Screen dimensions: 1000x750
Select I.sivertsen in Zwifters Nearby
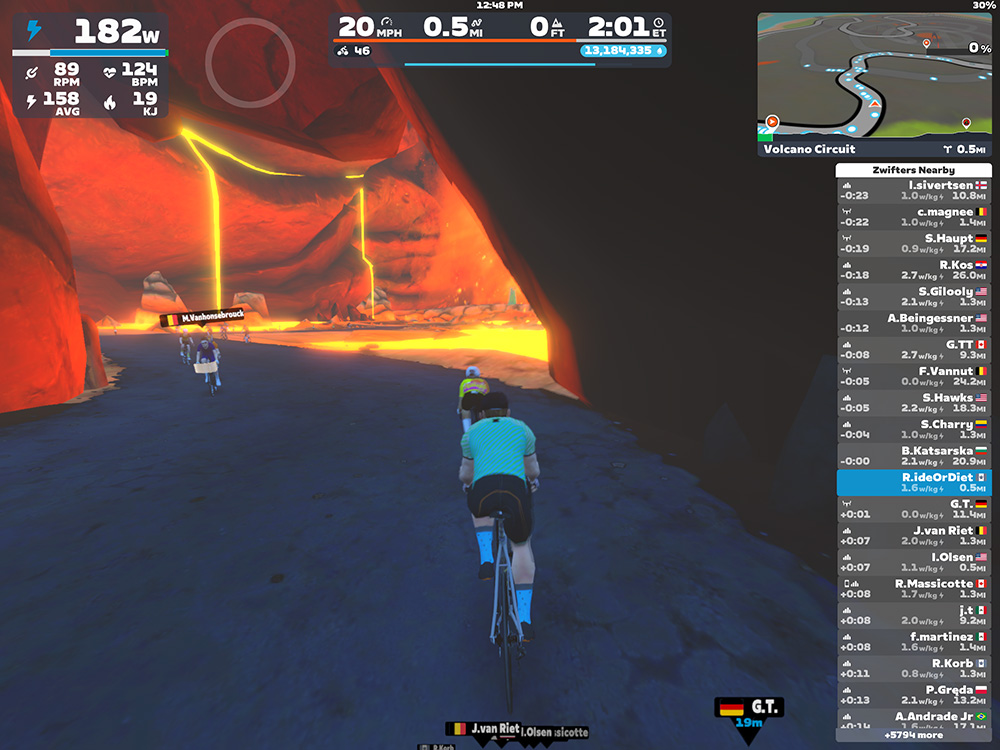(913, 190)
